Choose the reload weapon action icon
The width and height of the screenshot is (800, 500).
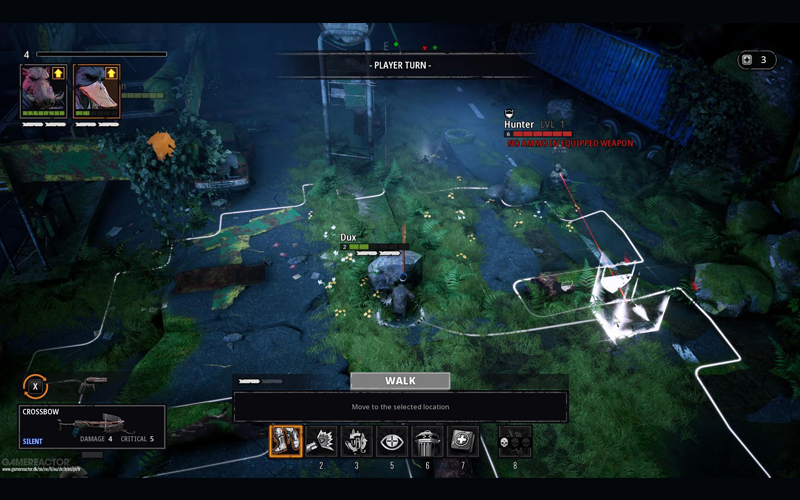(x=321, y=441)
